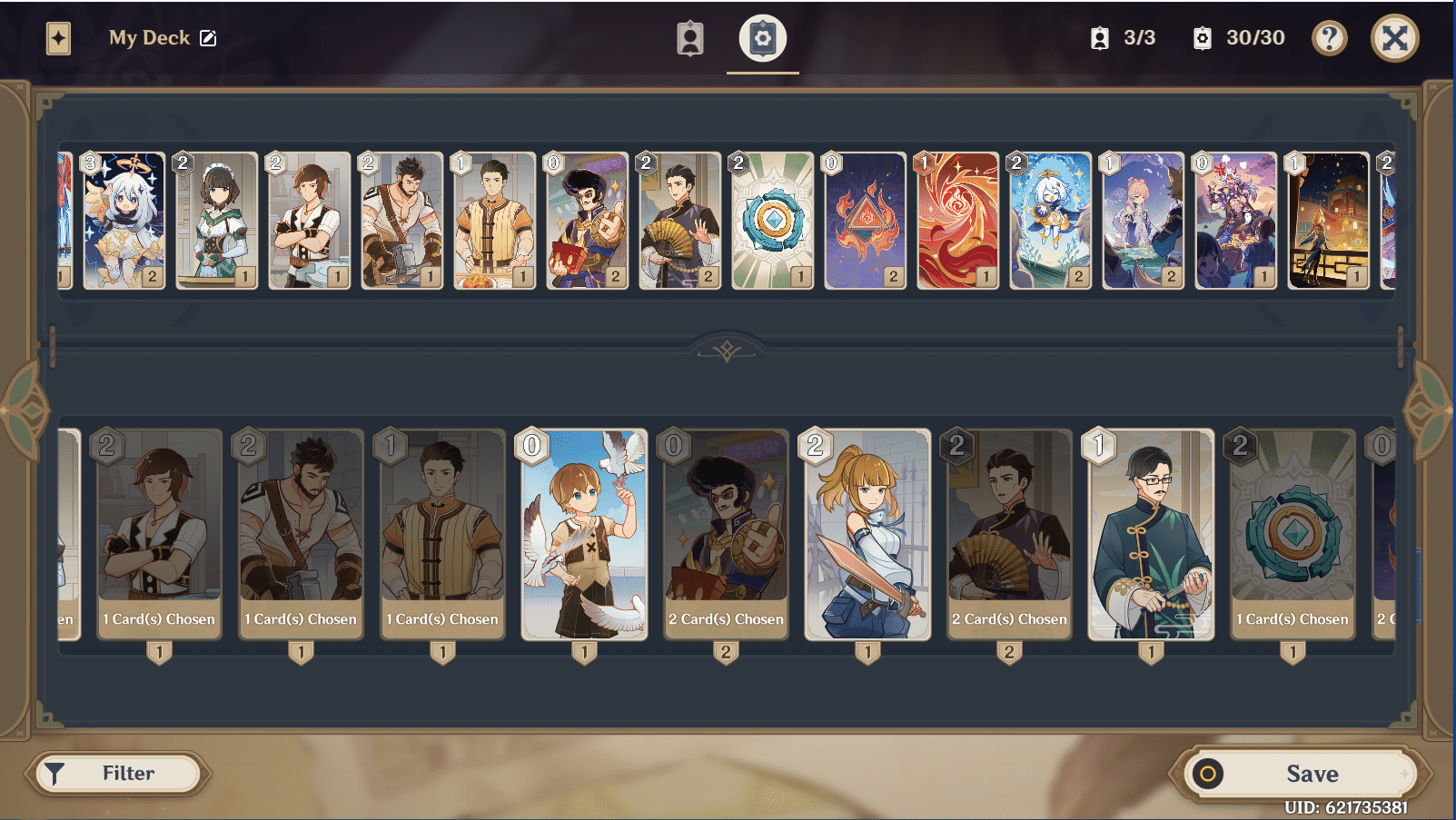Deselect the chef card showing 1 Card(s) Chosen

click(x=442, y=536)
